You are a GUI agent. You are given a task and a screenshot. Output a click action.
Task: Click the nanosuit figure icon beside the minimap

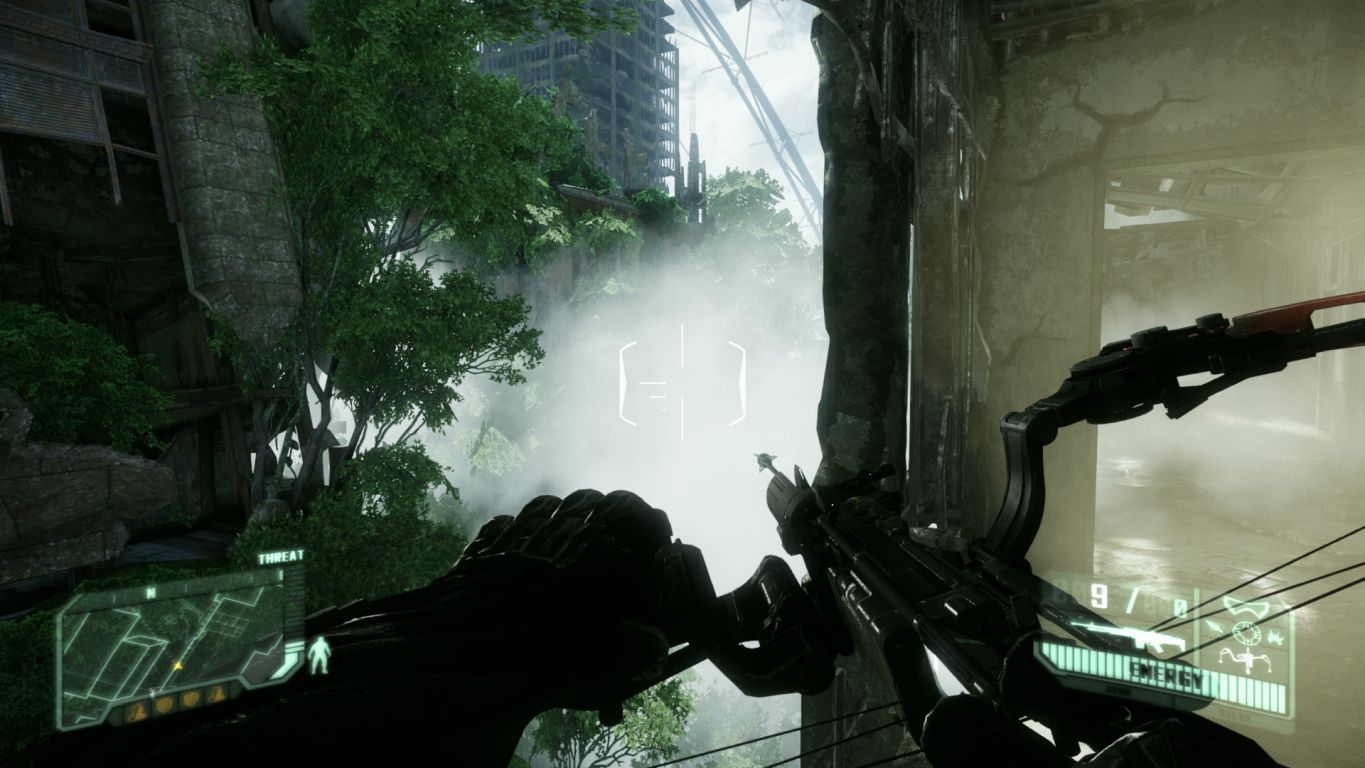(x=318, y=655)
